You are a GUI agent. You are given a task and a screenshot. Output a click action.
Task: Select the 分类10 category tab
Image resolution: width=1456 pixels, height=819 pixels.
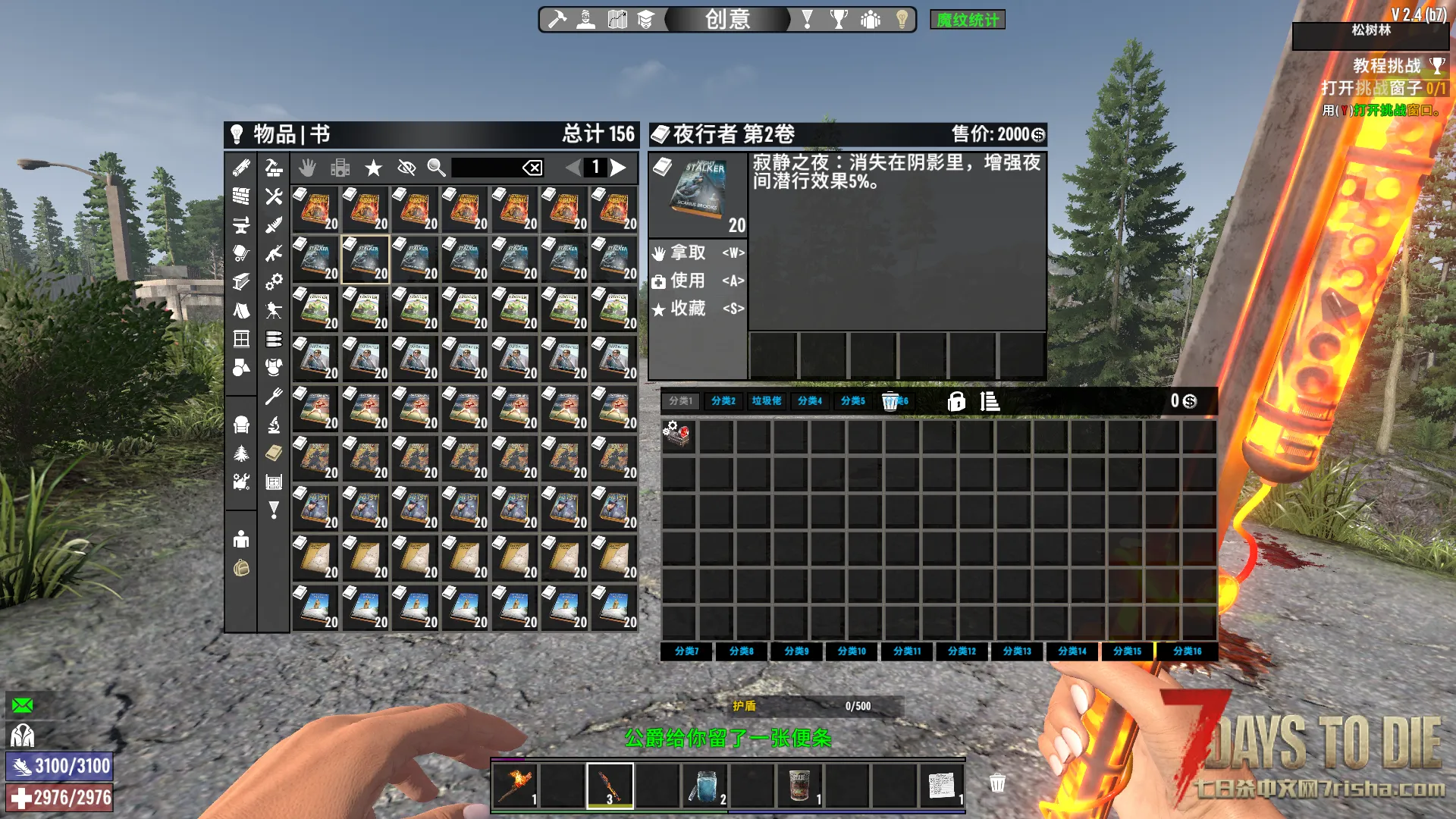(x=851, y=651)
